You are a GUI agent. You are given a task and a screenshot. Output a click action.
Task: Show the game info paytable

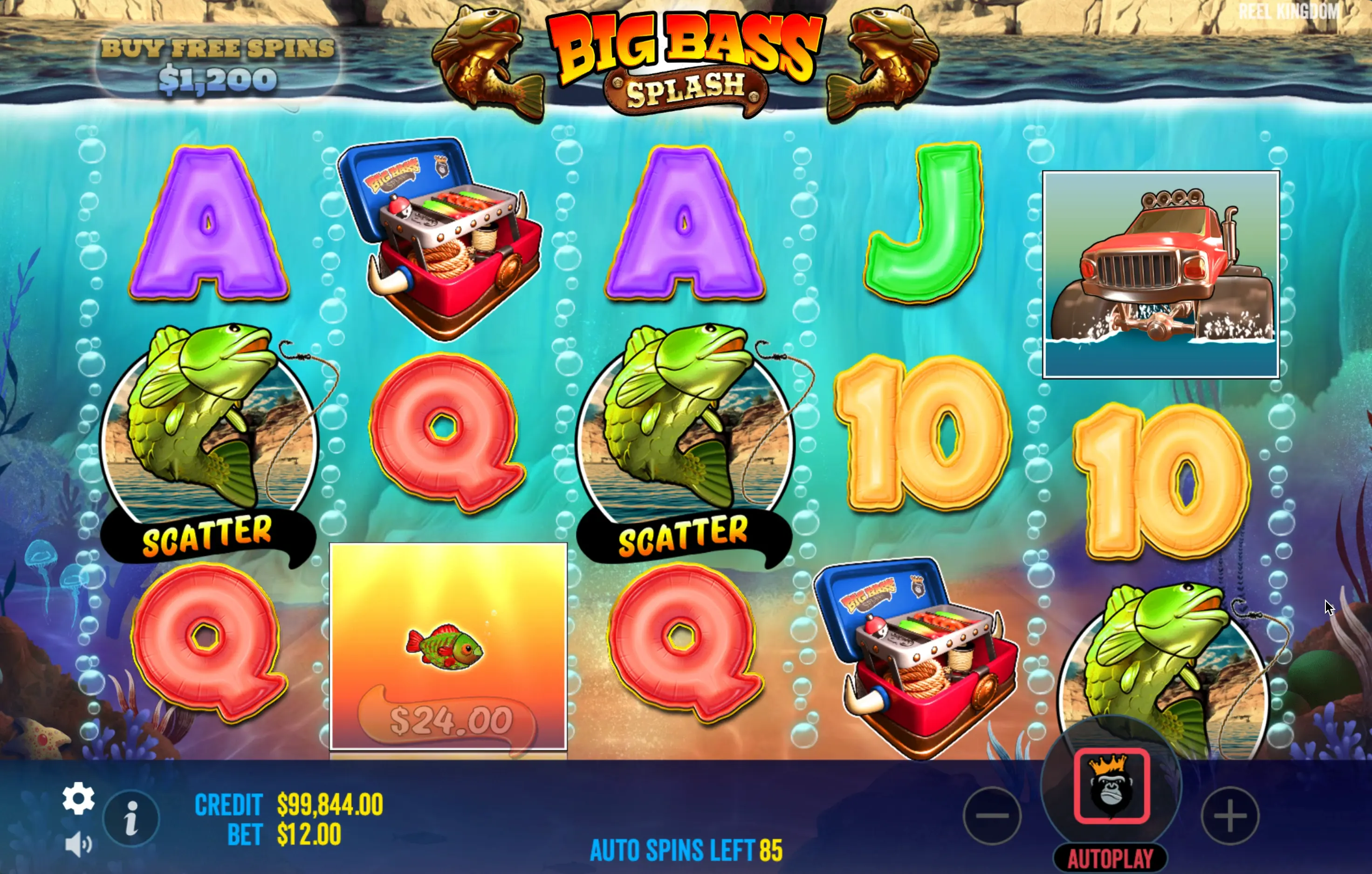(x=131, y=818)
